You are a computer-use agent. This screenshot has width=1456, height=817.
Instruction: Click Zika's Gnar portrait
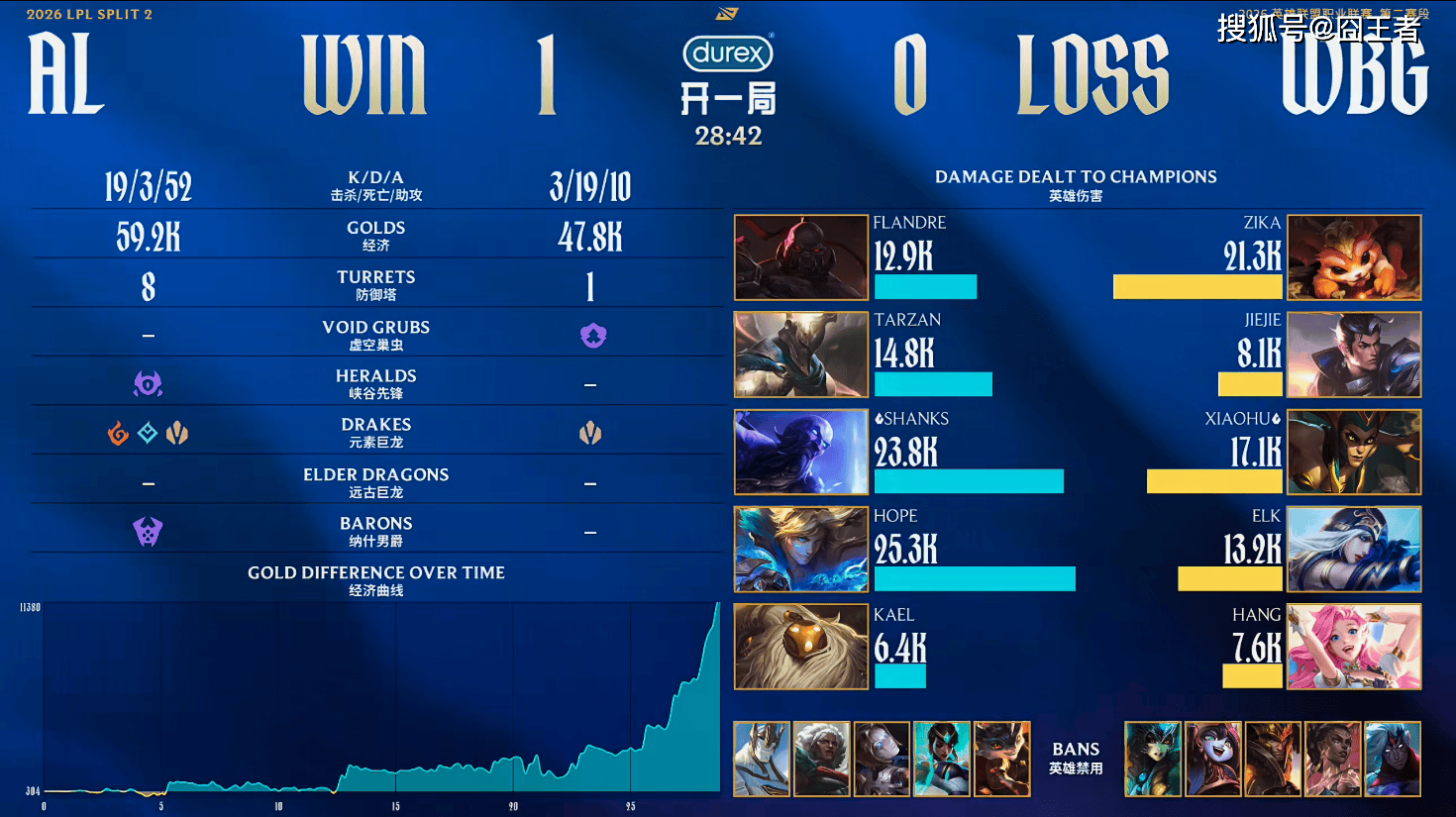[1354, 257]
